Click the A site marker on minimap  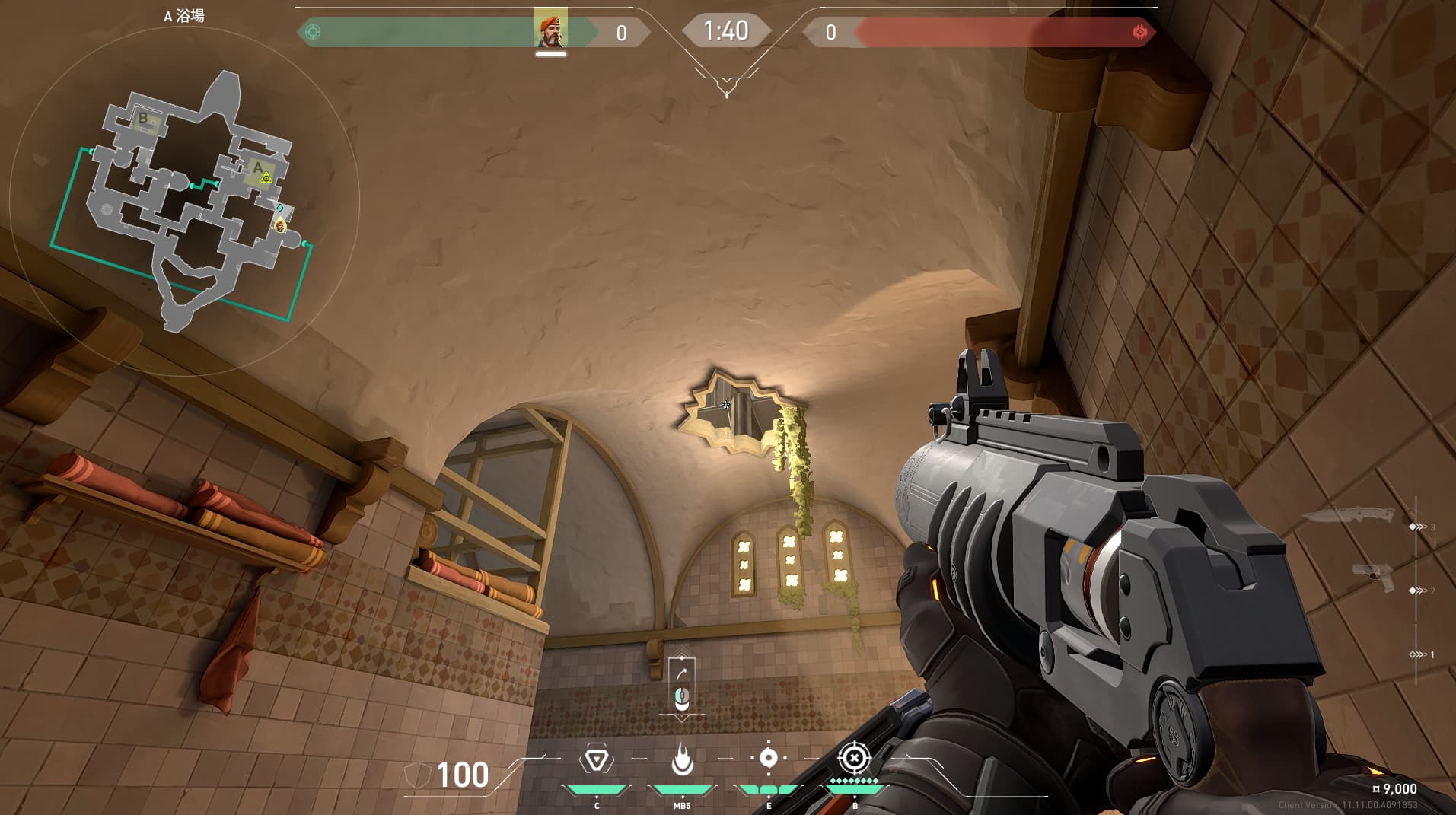point(259,168)
